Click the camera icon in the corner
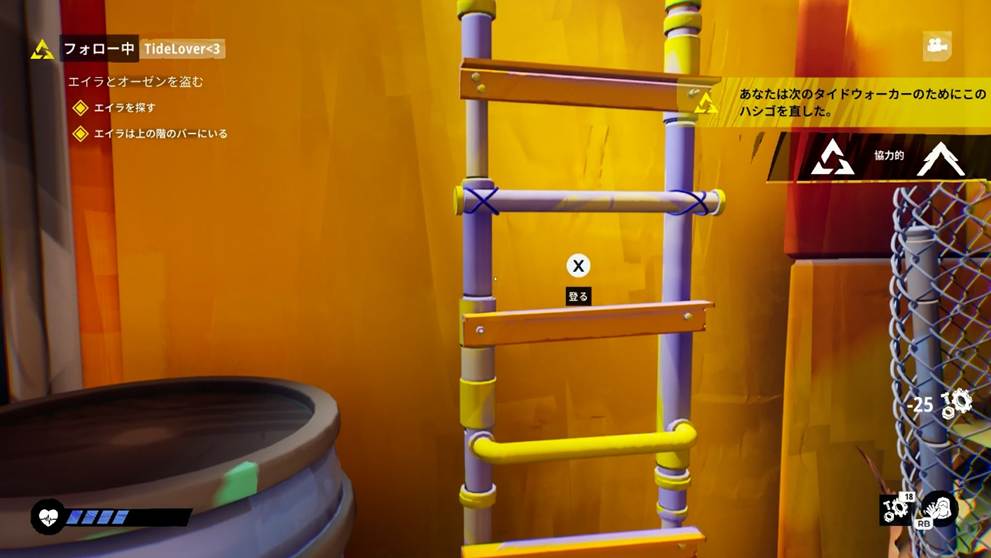 click(x=937, y=45)
